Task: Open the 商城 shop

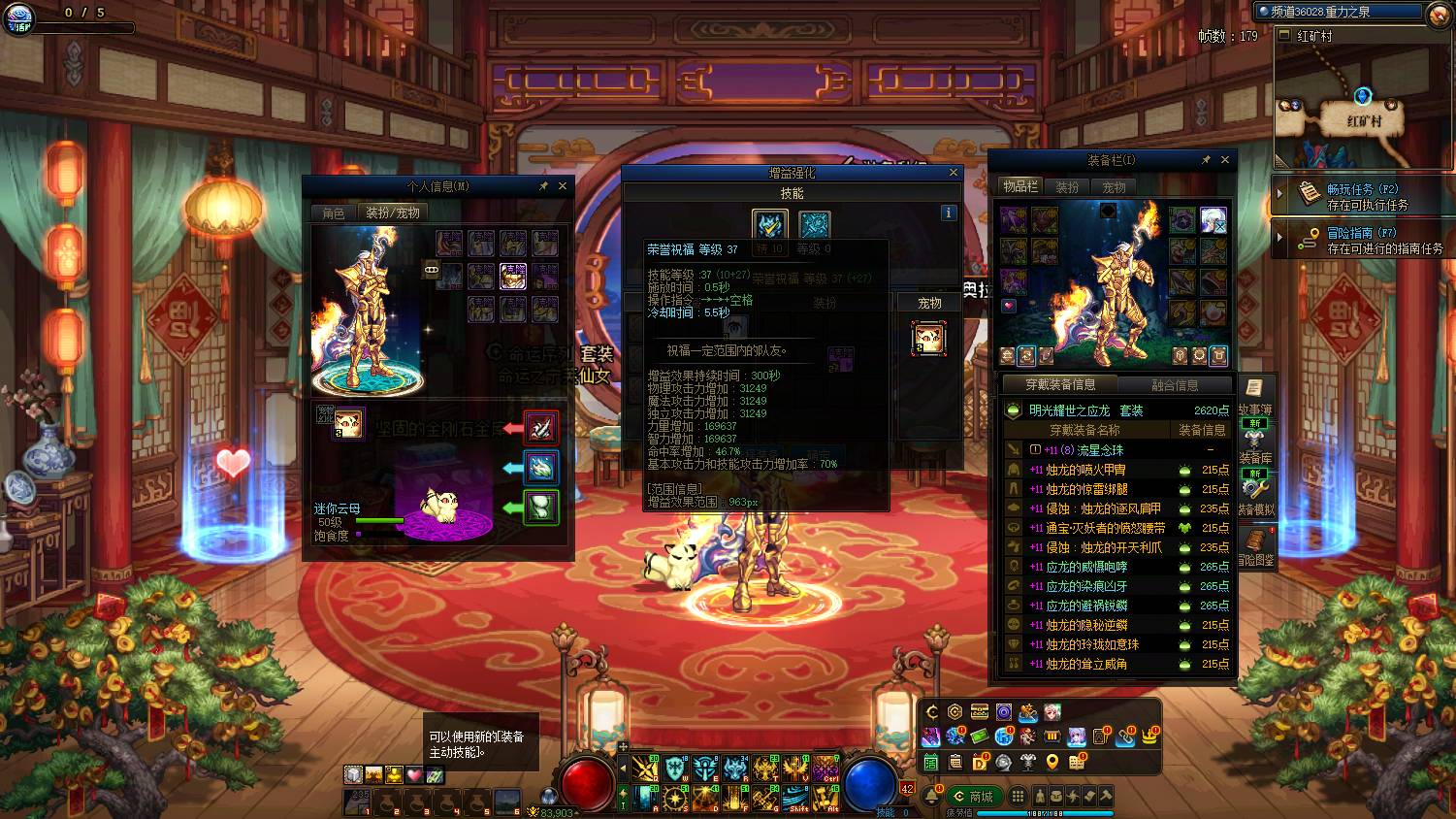Action: [x=973, y=797]
